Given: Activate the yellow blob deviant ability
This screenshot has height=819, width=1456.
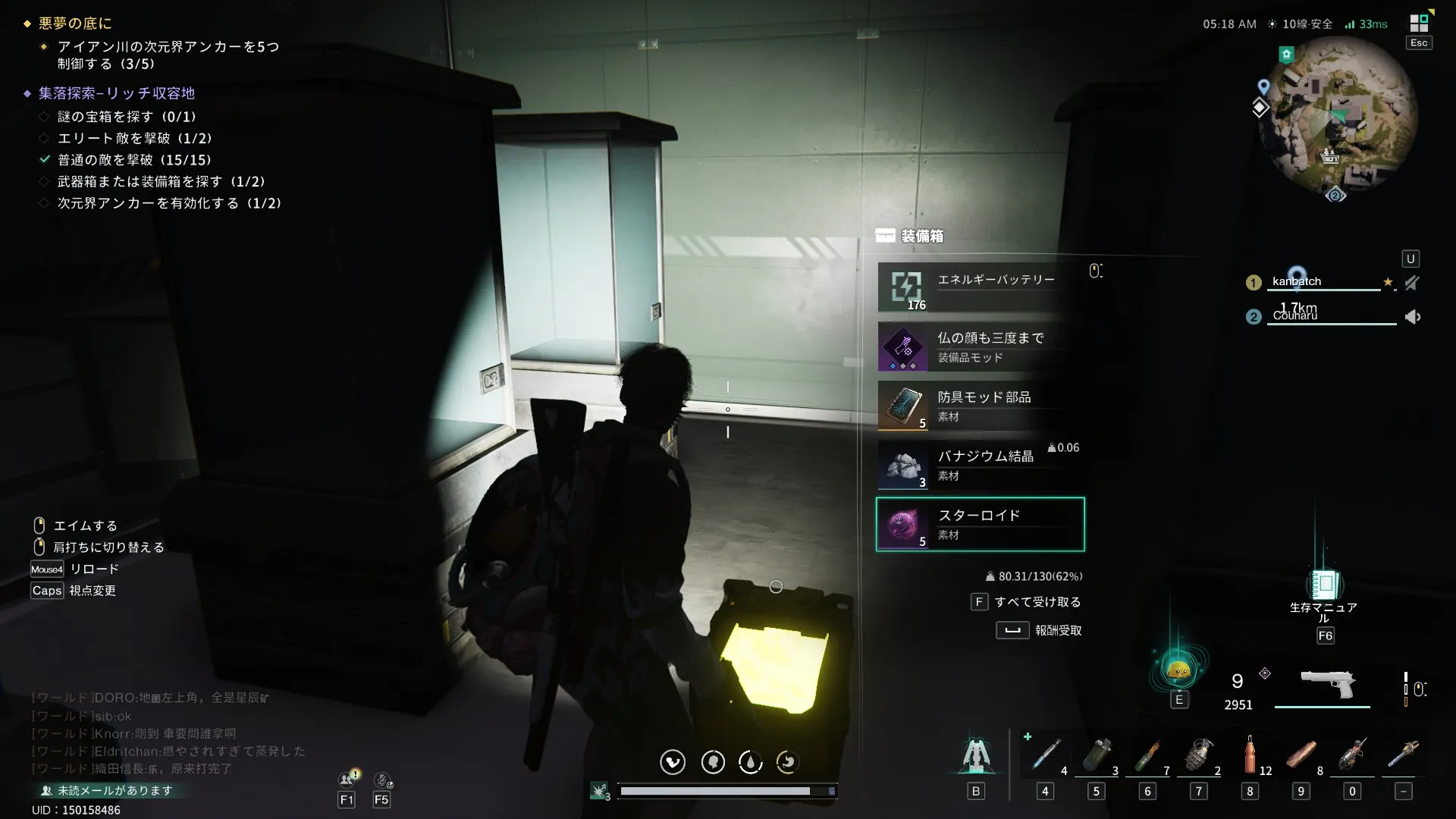Looking at the screenshot, I should (1178, 670).
